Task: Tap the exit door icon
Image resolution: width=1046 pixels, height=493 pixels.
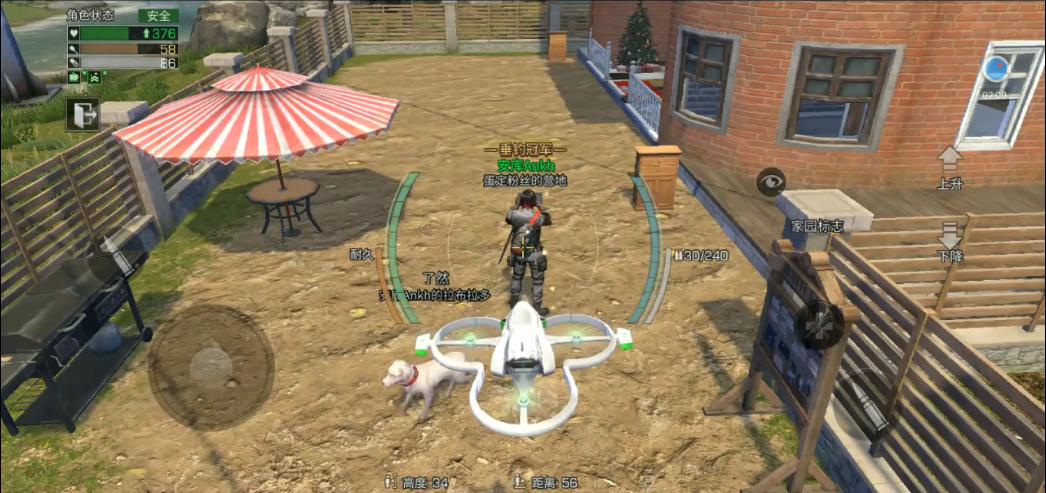Action: point(82,115)
